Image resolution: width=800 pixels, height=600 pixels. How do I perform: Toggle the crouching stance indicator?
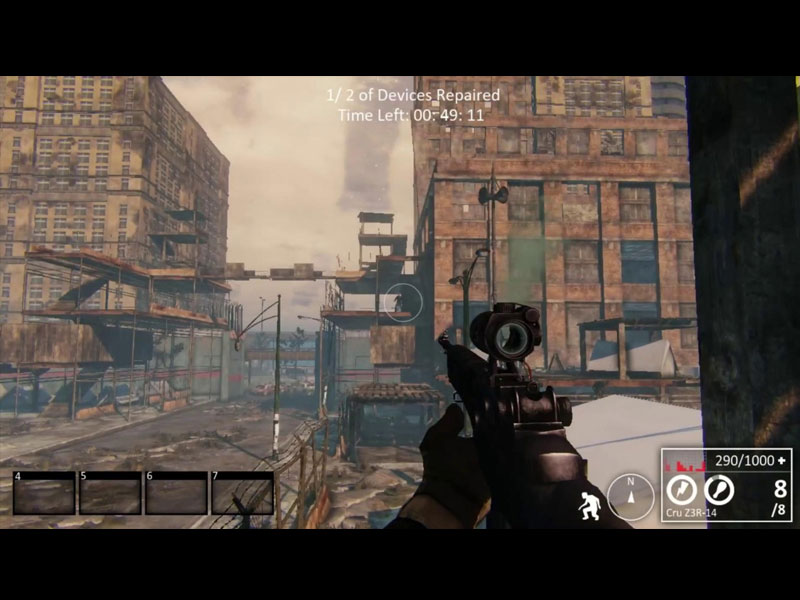[588, 503]
